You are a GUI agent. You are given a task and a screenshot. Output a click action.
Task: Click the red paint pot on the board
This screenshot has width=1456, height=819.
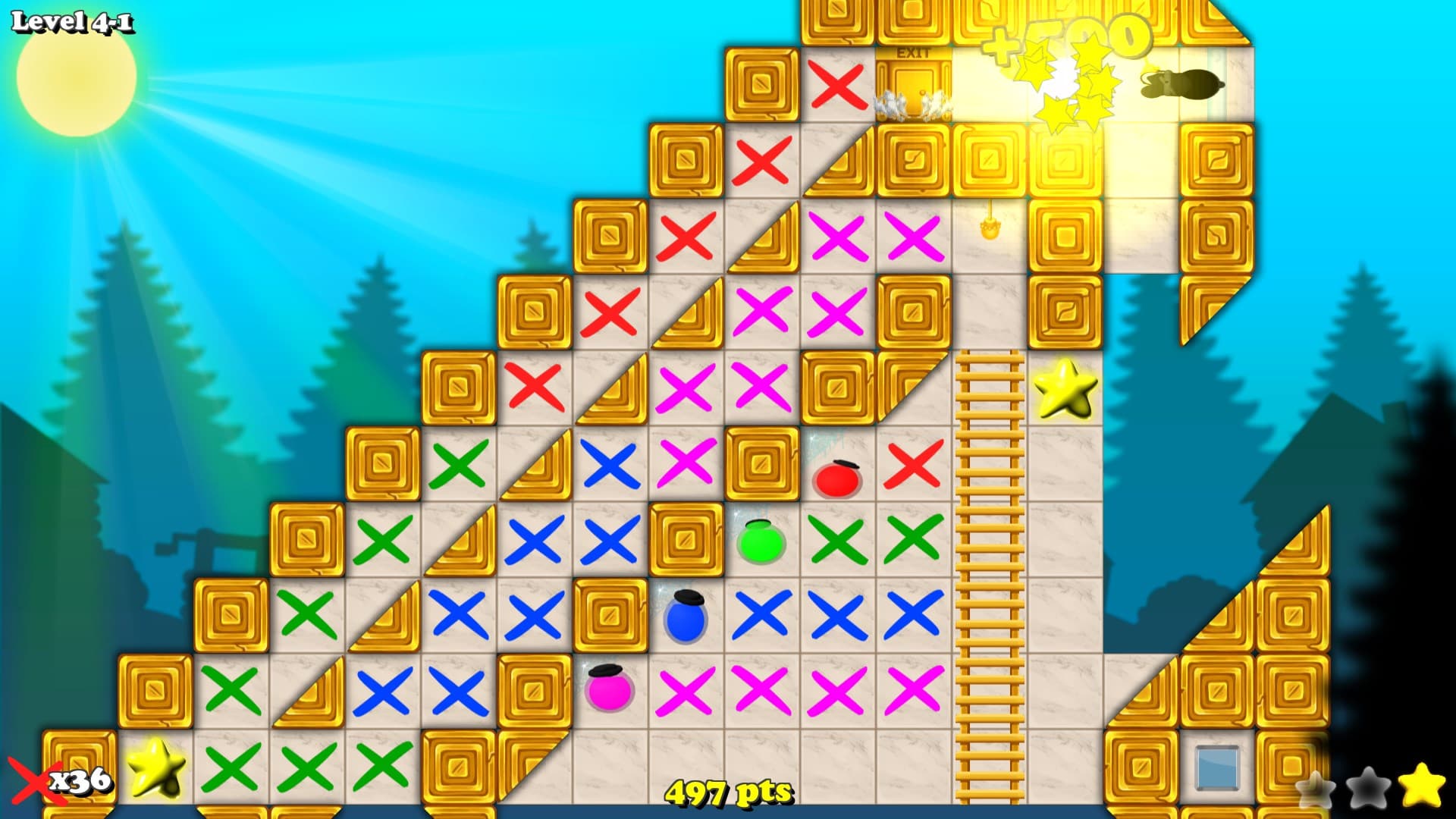(836, 481)
